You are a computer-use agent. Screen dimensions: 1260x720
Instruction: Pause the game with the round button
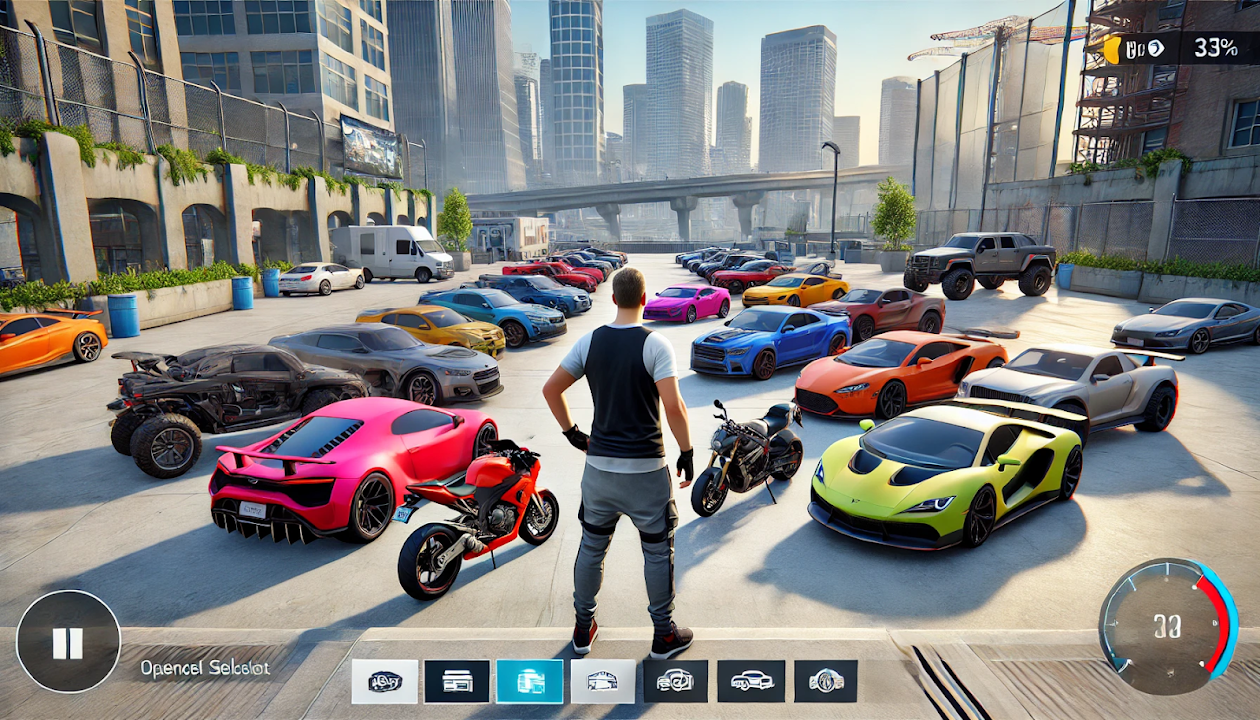[x=68, y=641]
